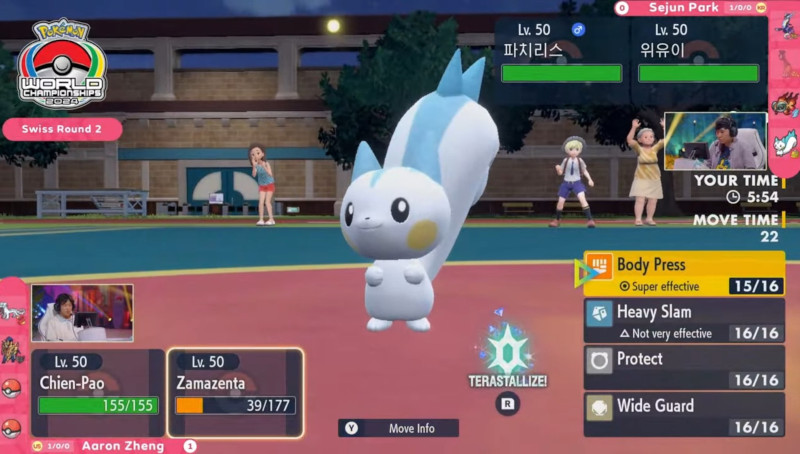Select the Body Press move
The height and width of the screenshot is (454, 800).
(684, 274)
